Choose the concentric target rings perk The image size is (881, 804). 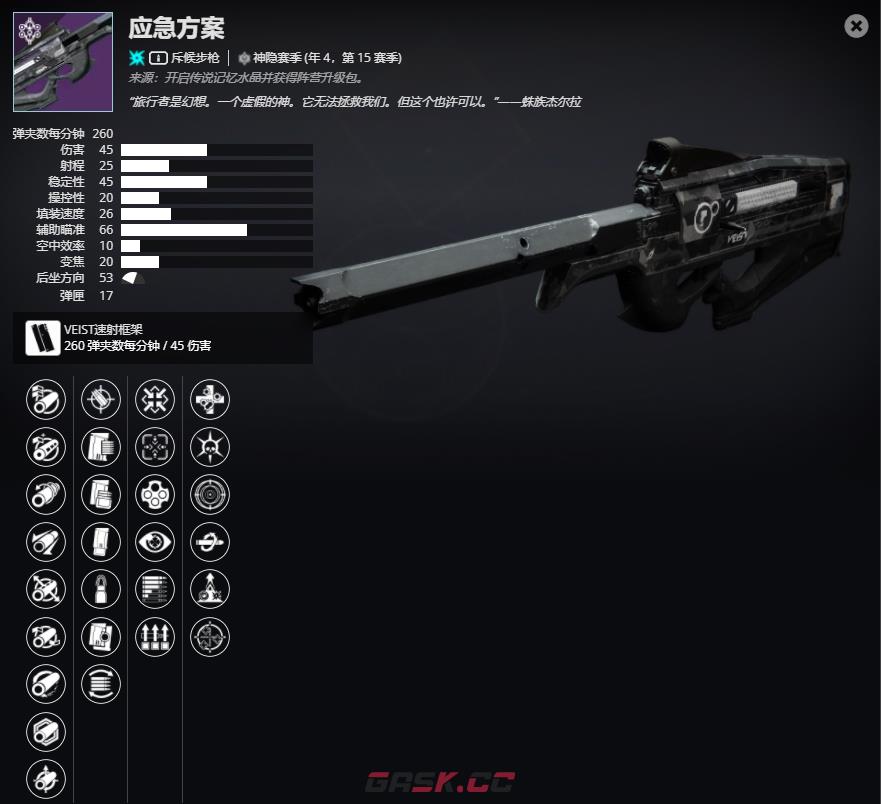coord(210,494)
